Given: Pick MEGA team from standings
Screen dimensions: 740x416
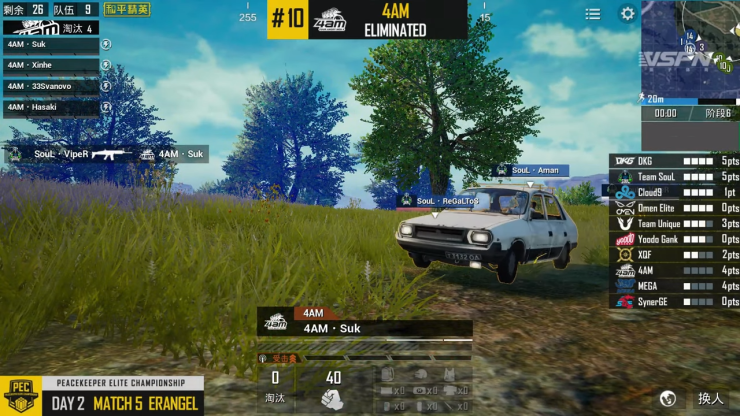Looking at the screenshot, I should 675,286.
